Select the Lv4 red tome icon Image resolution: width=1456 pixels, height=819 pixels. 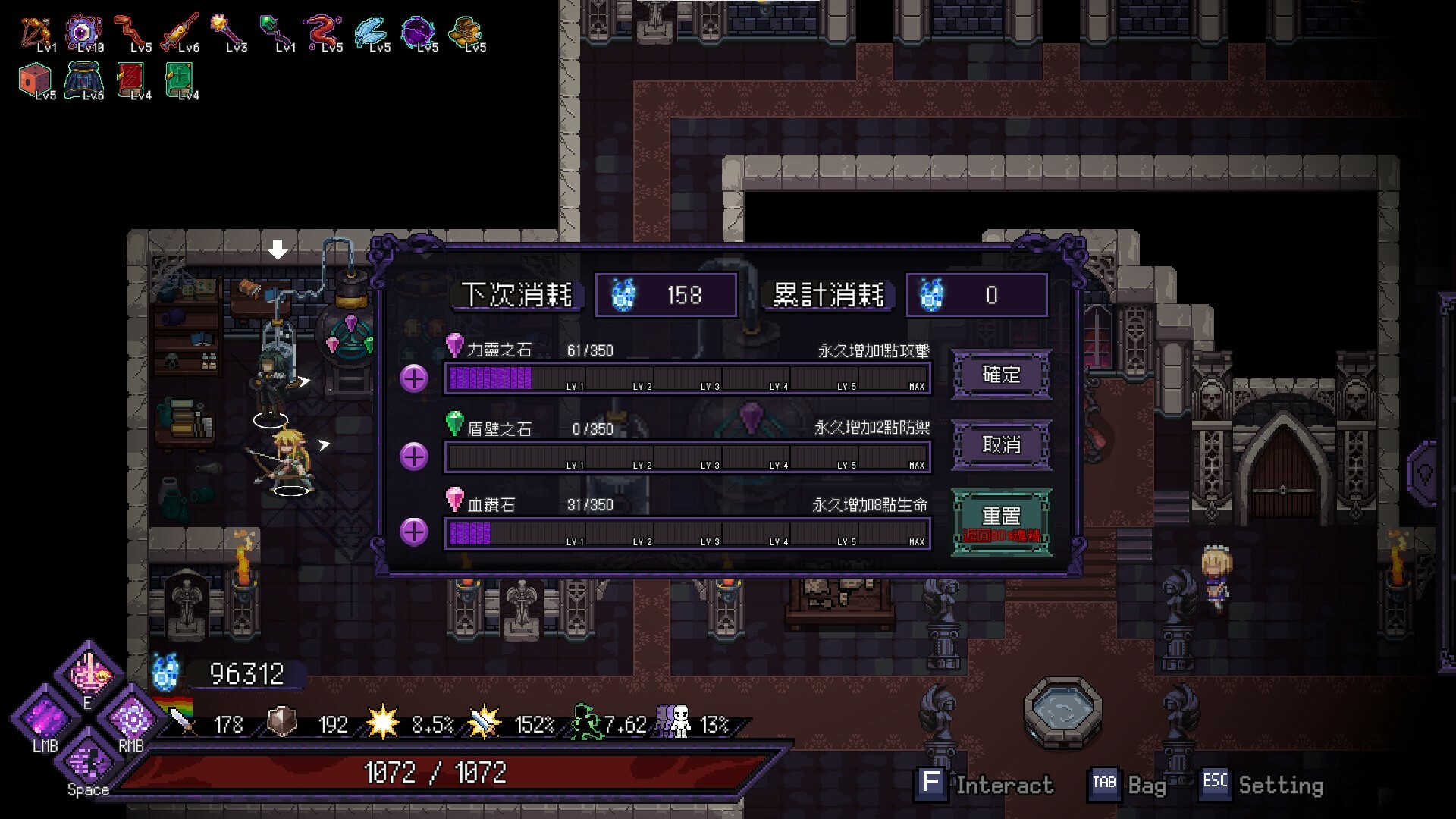pyautogui.click(x=130, y=79)
